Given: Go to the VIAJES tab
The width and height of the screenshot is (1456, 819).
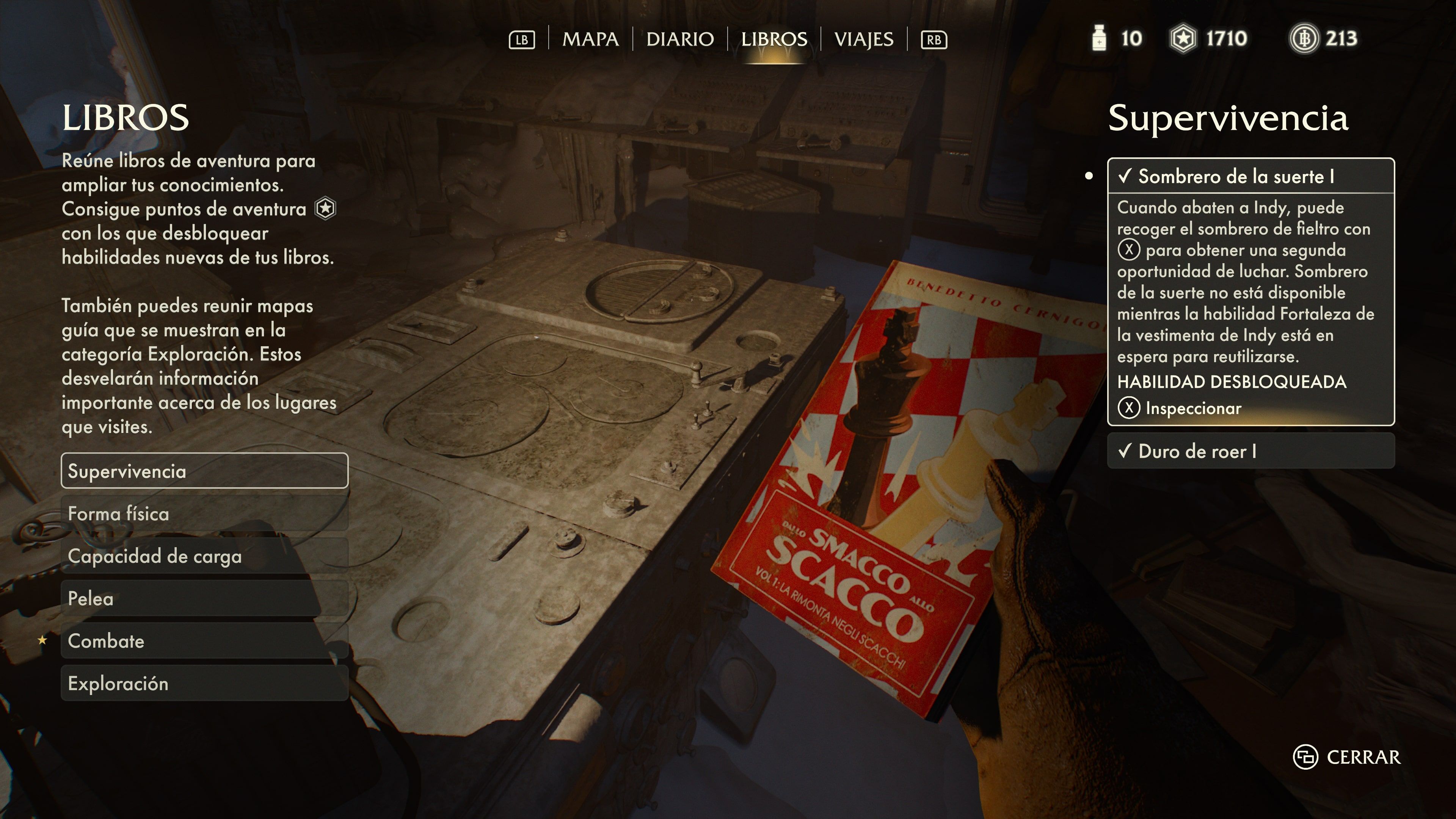Looking at the screenshot, I should pos(864,39).
